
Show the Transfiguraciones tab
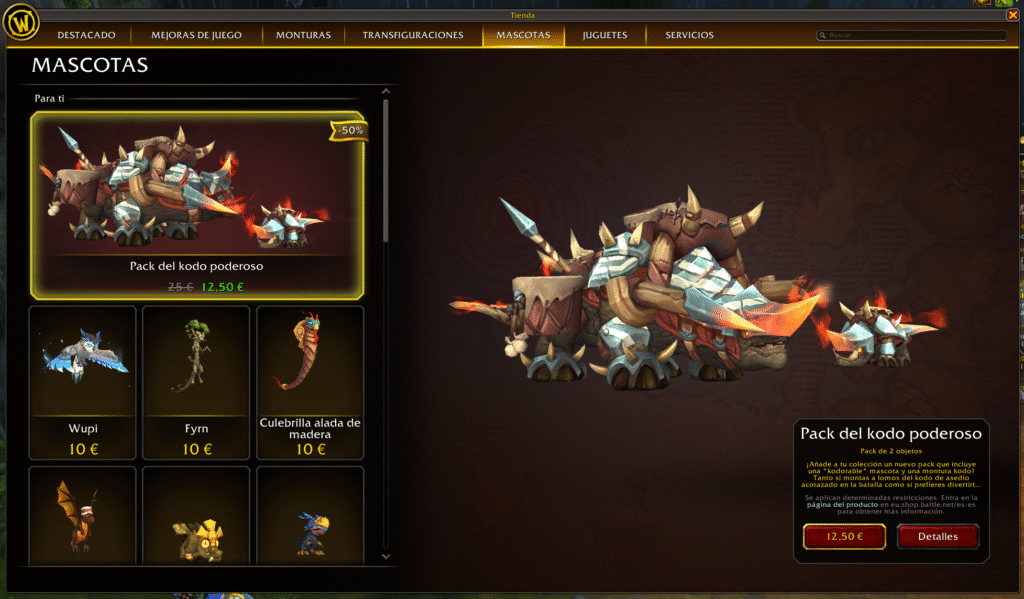click(413, 35)
